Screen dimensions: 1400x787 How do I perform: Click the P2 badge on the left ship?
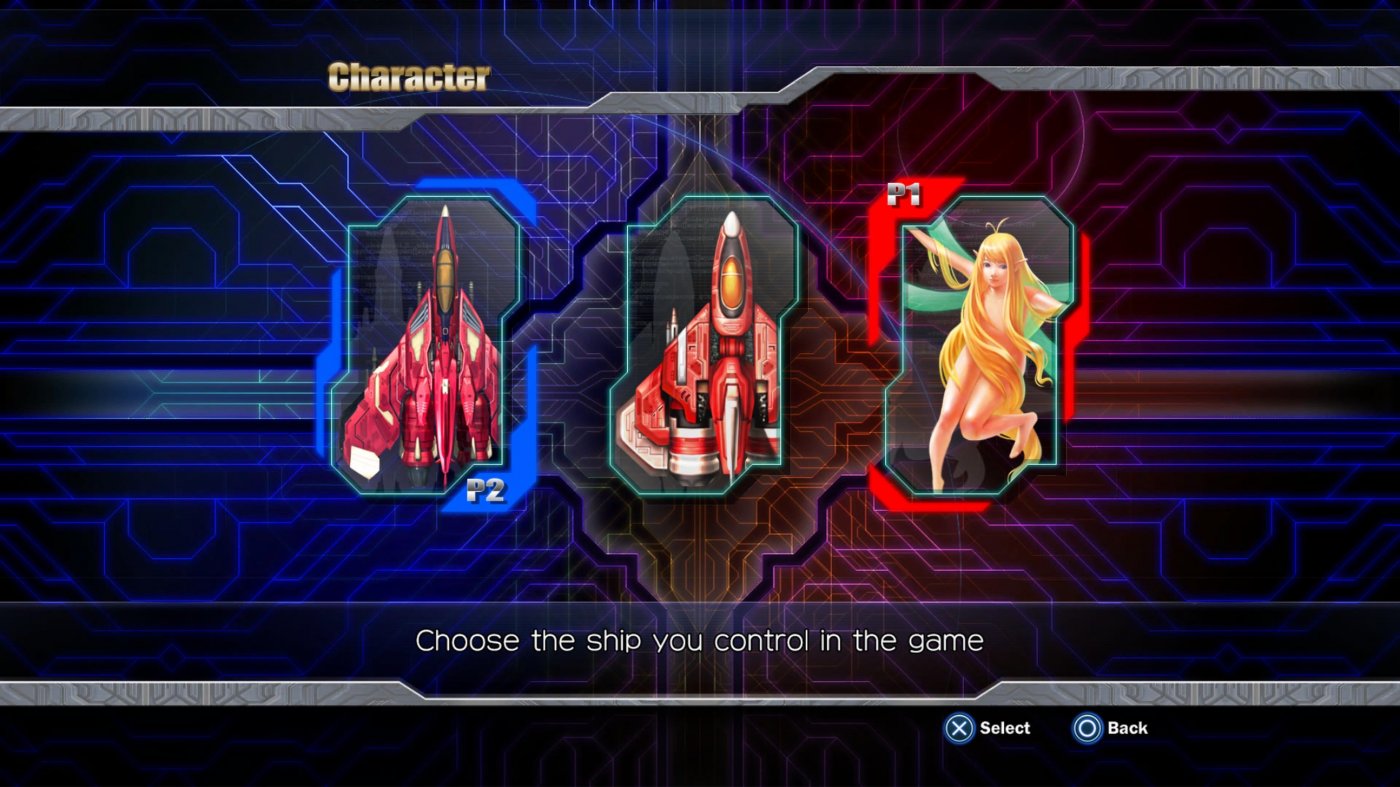click(487, 491)
